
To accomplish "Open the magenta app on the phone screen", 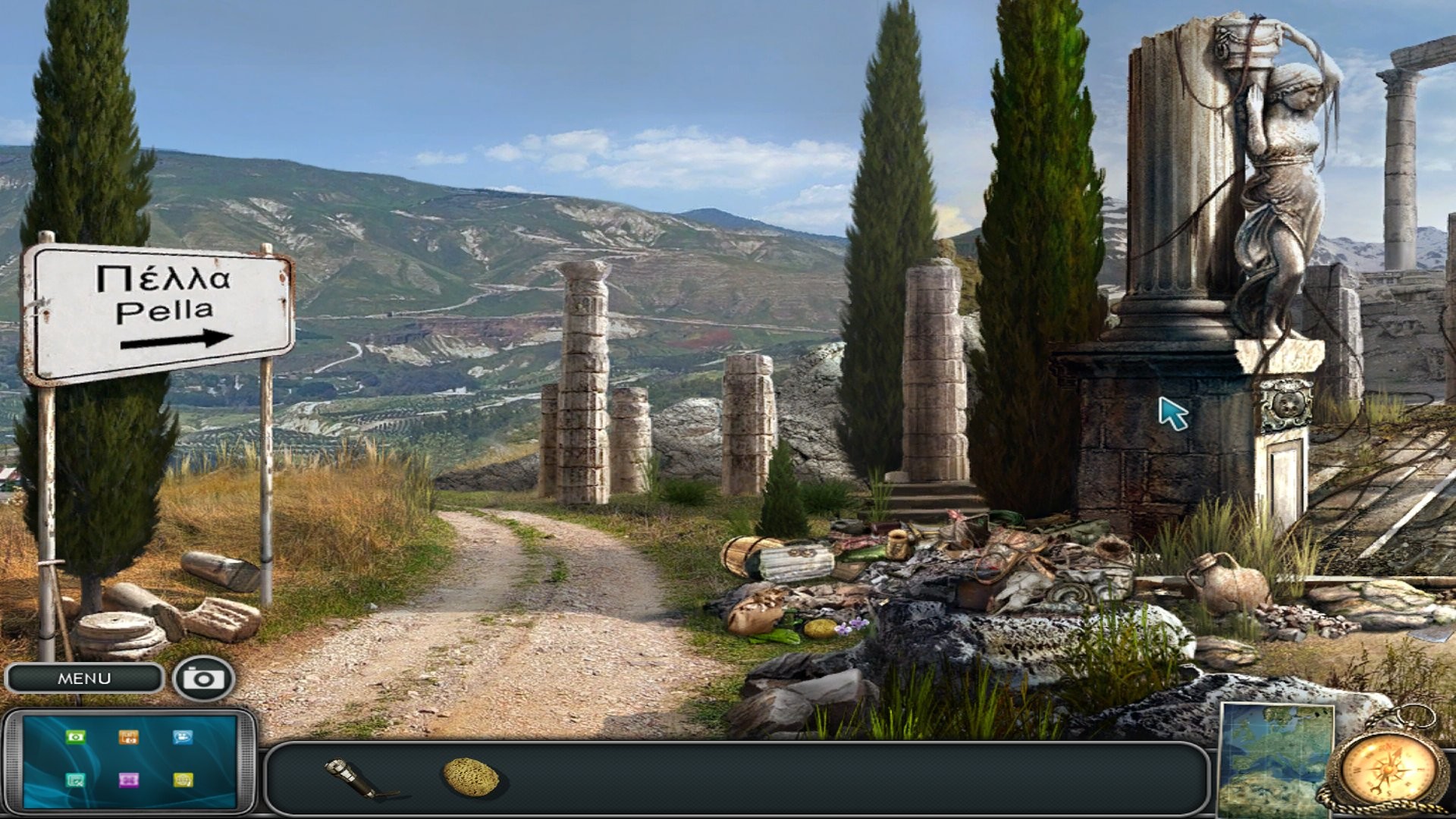I will (x=129, y=780).
